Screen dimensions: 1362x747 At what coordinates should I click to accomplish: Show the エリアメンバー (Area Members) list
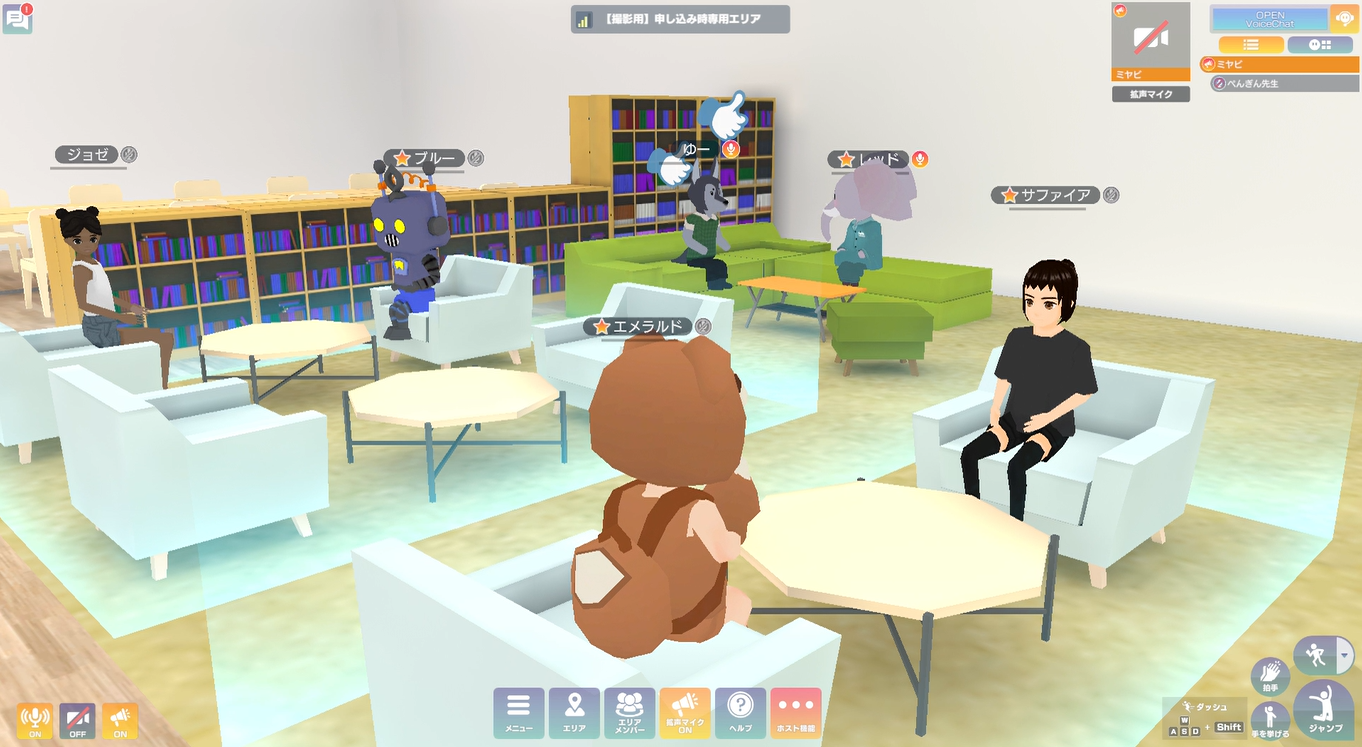[x=629, y=712]
